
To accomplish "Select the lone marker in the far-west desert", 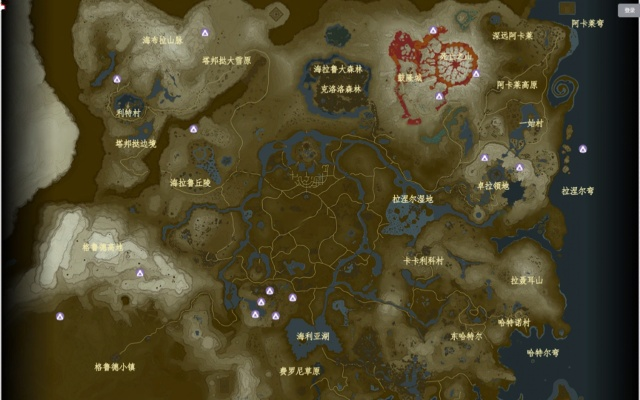I will (60, 316).
